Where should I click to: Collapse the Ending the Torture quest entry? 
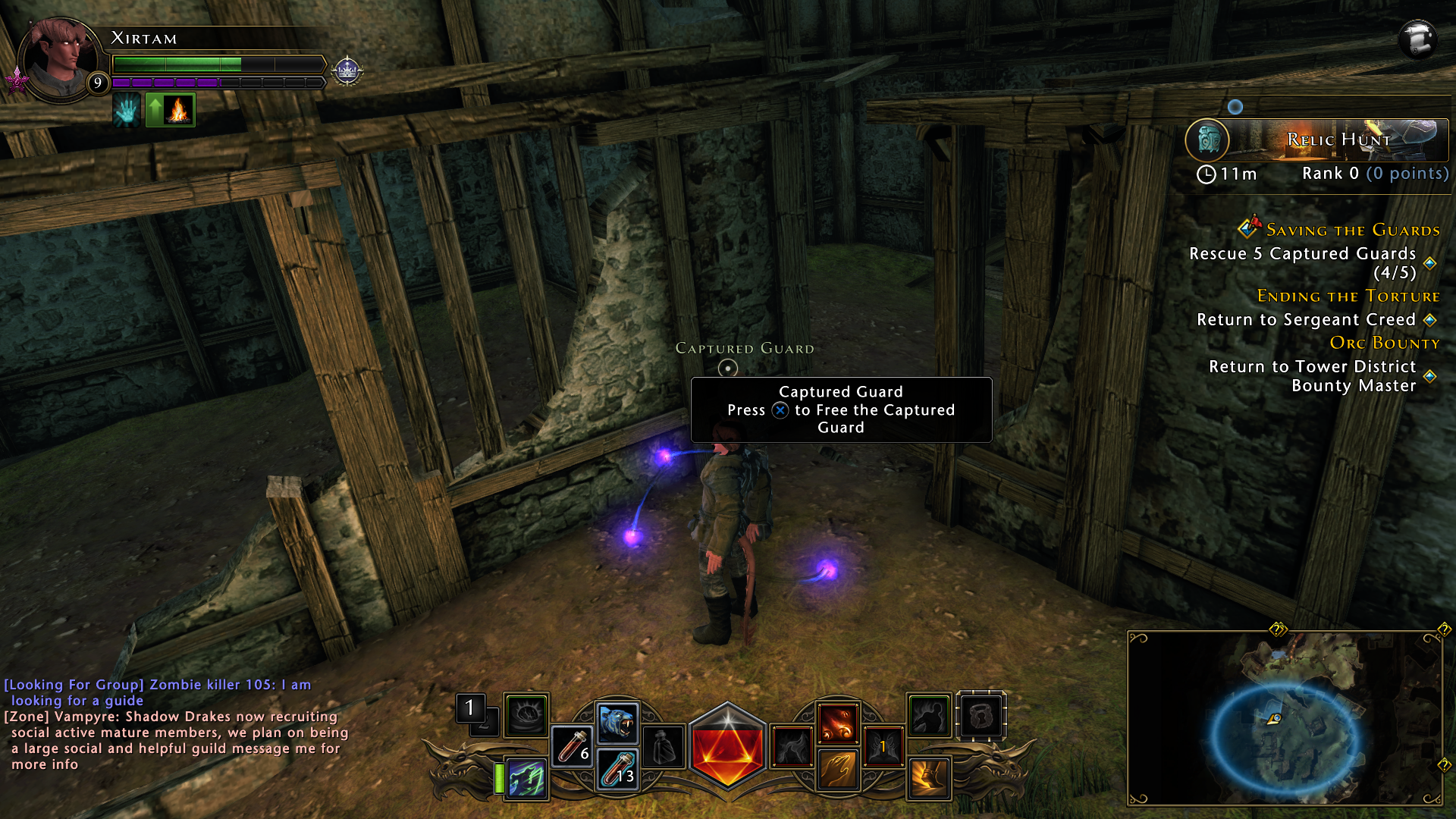[x=1350, y=296]
